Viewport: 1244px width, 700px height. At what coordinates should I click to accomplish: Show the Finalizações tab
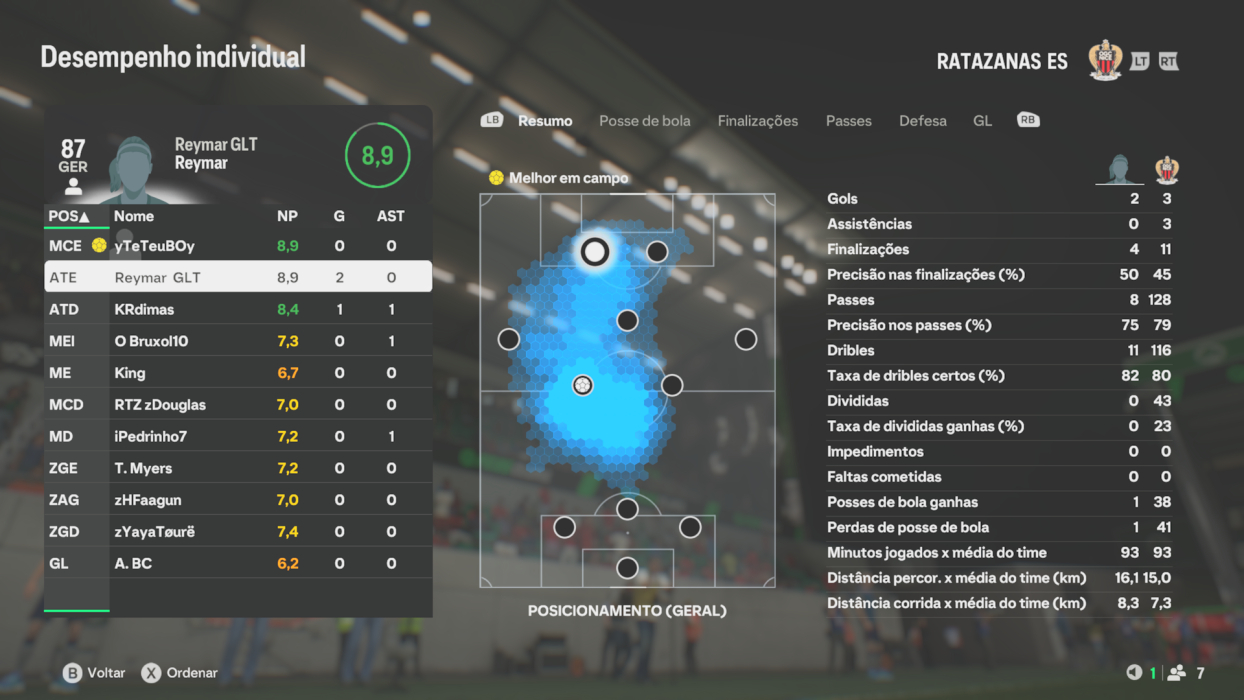point(757,121)
